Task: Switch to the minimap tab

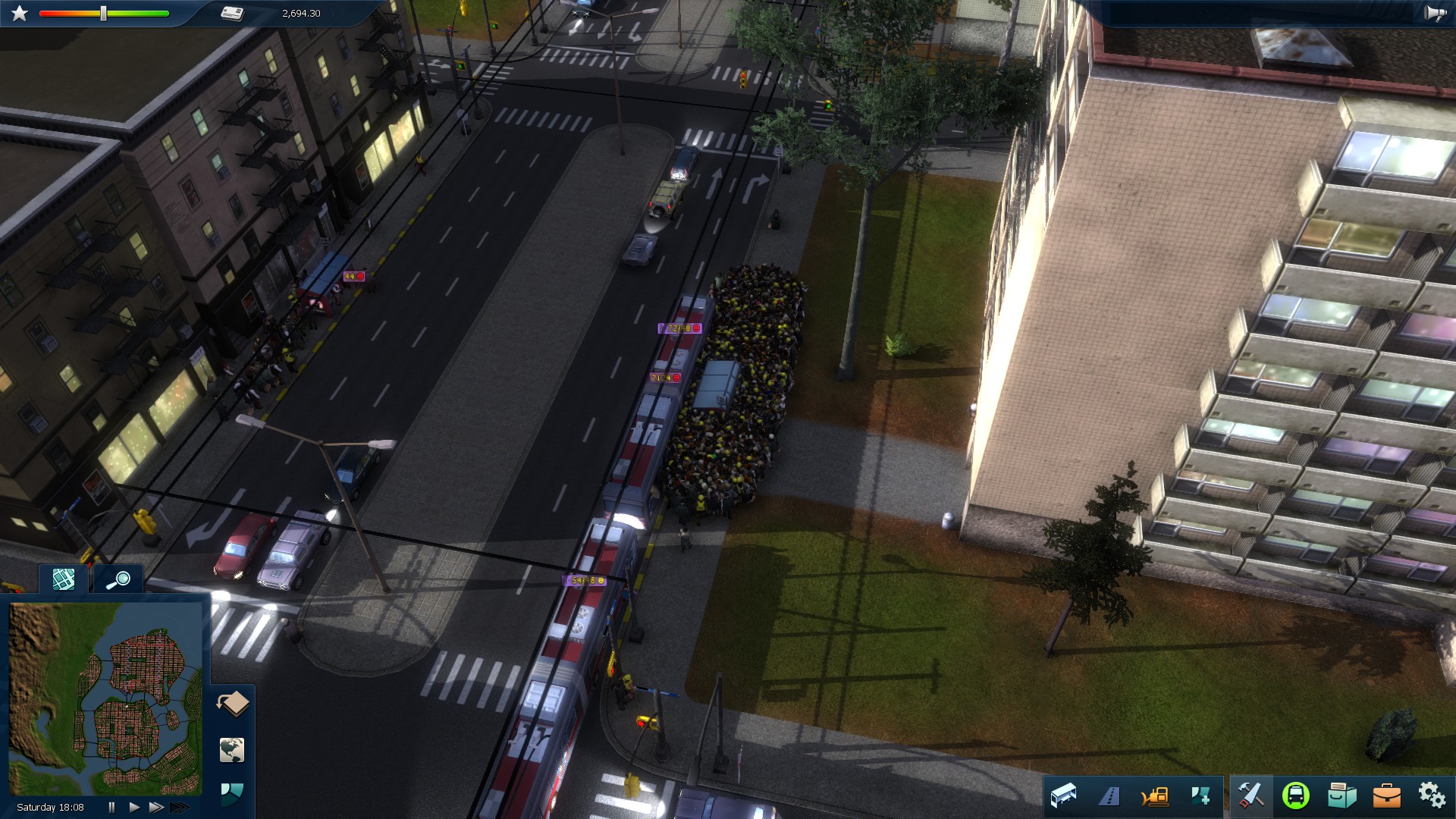Action: pos(63,580)
